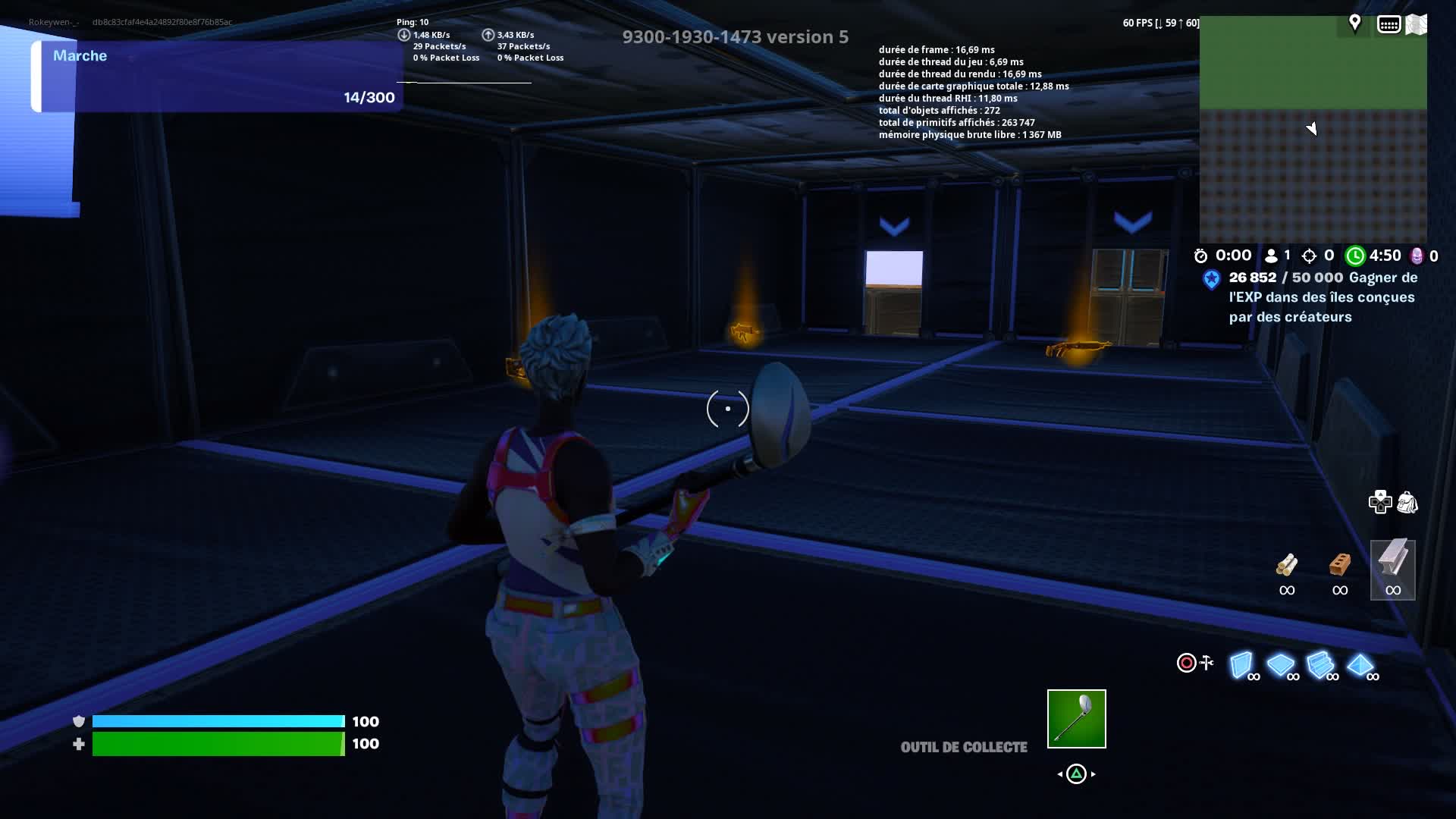
Task: Open the backpack inventory icon
Action: point(1407,503)
